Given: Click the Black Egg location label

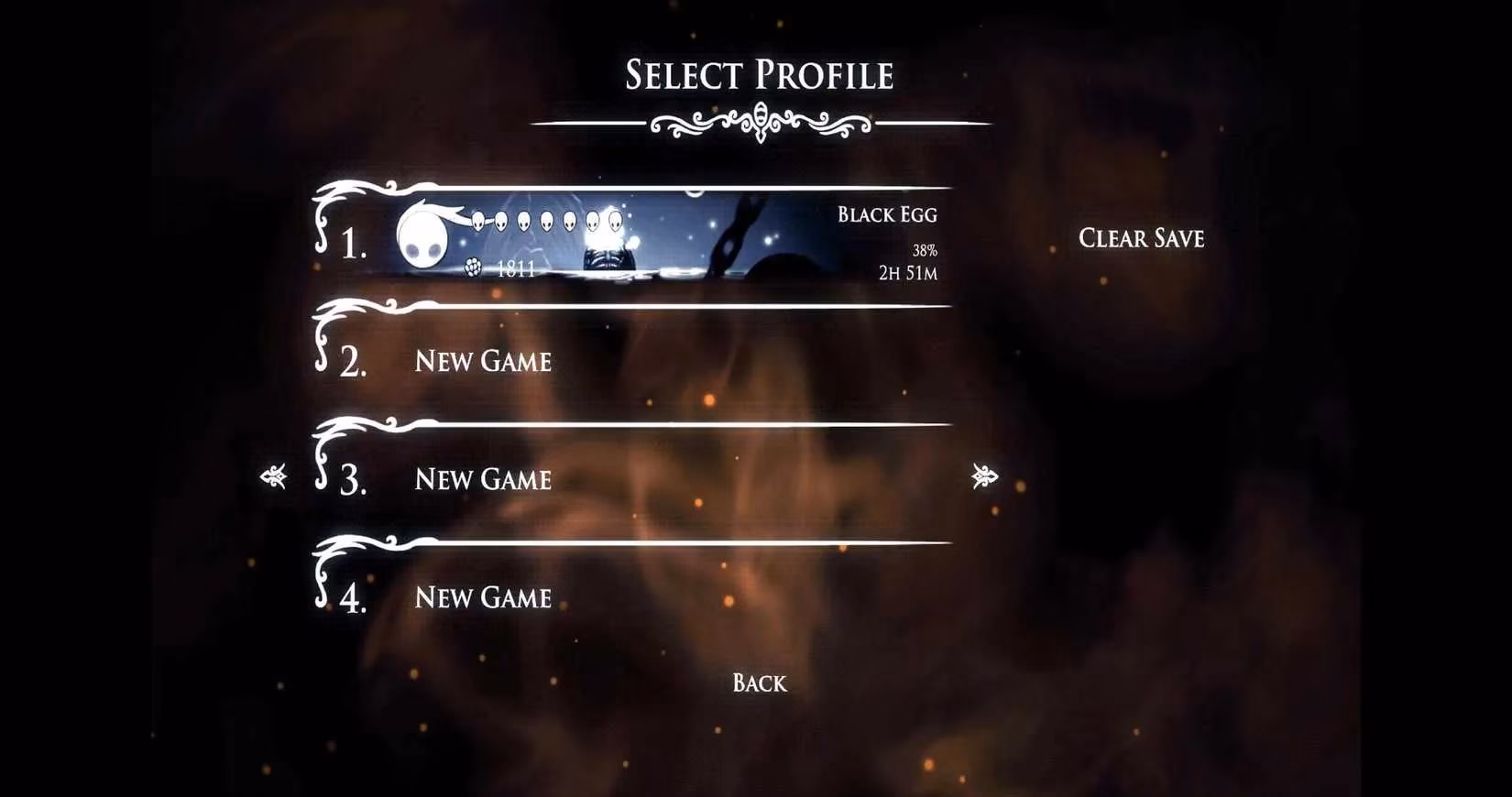Looking at the screenshot, I should pyautogui.click(x=886, y=214).
